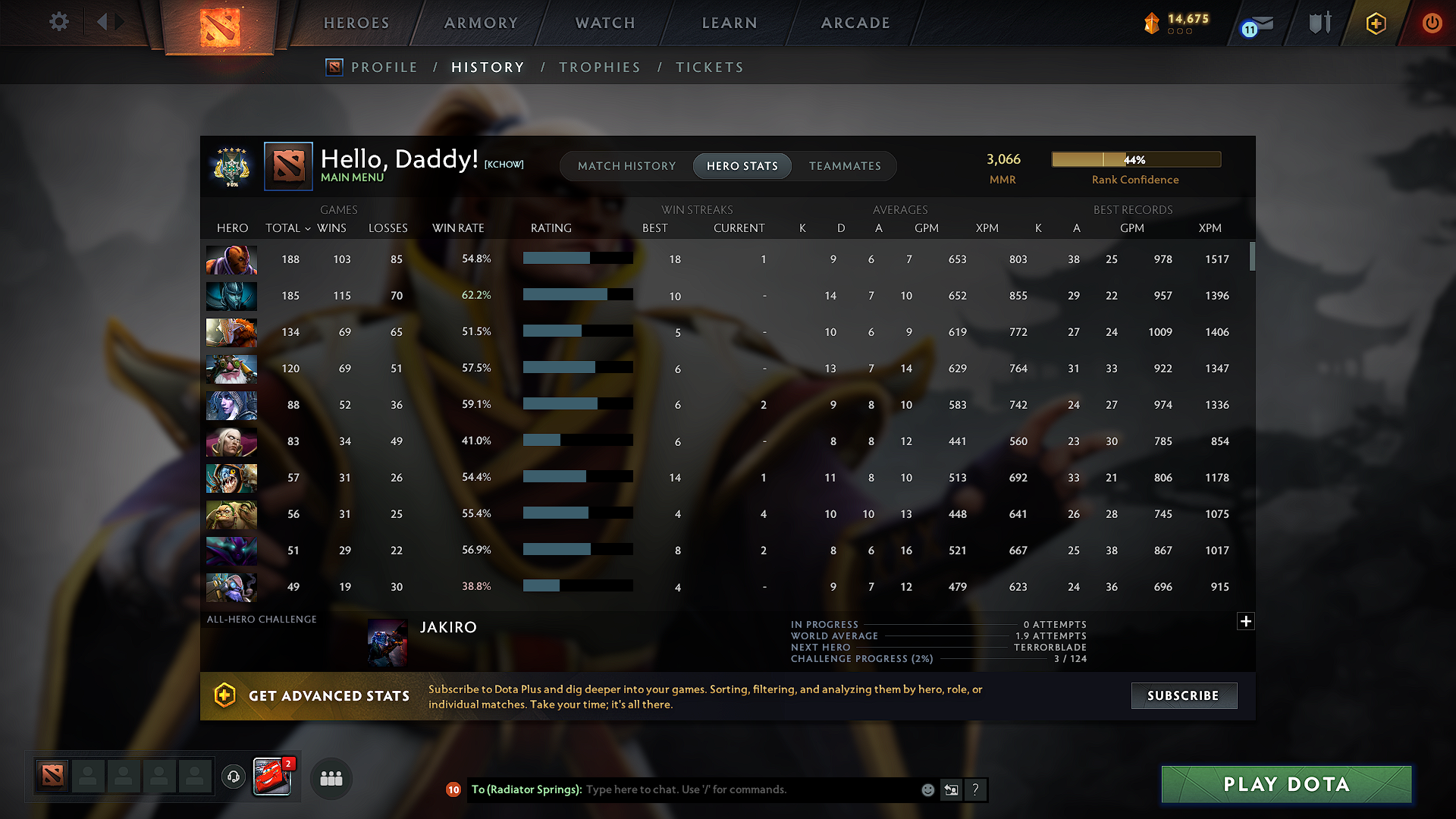Click the emoticon smiley in the chat bar
1456x819 pixels.
[x=927, y=789]
